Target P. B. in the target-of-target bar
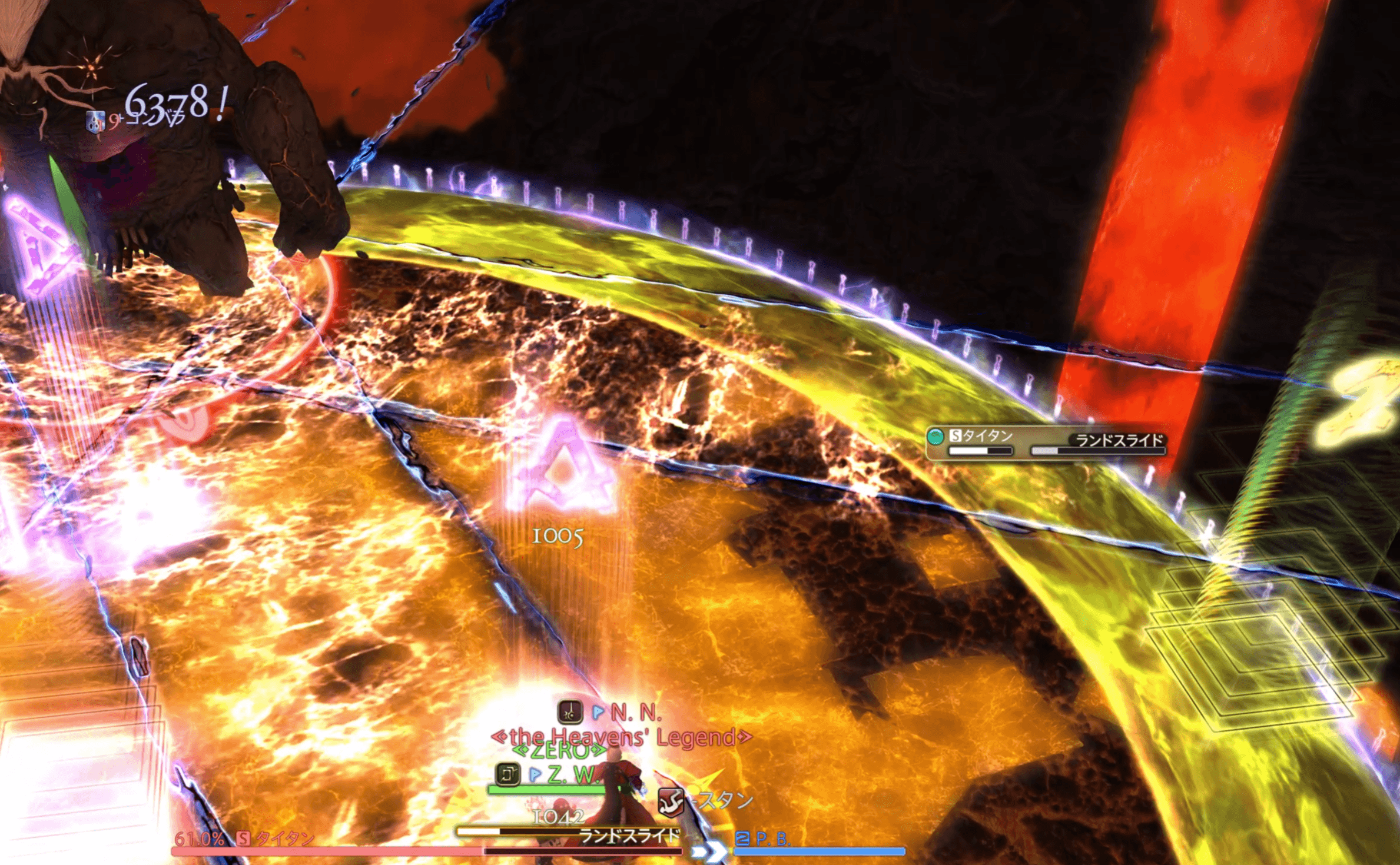The height and width of the screenshot is (865, 1400). 771,839
